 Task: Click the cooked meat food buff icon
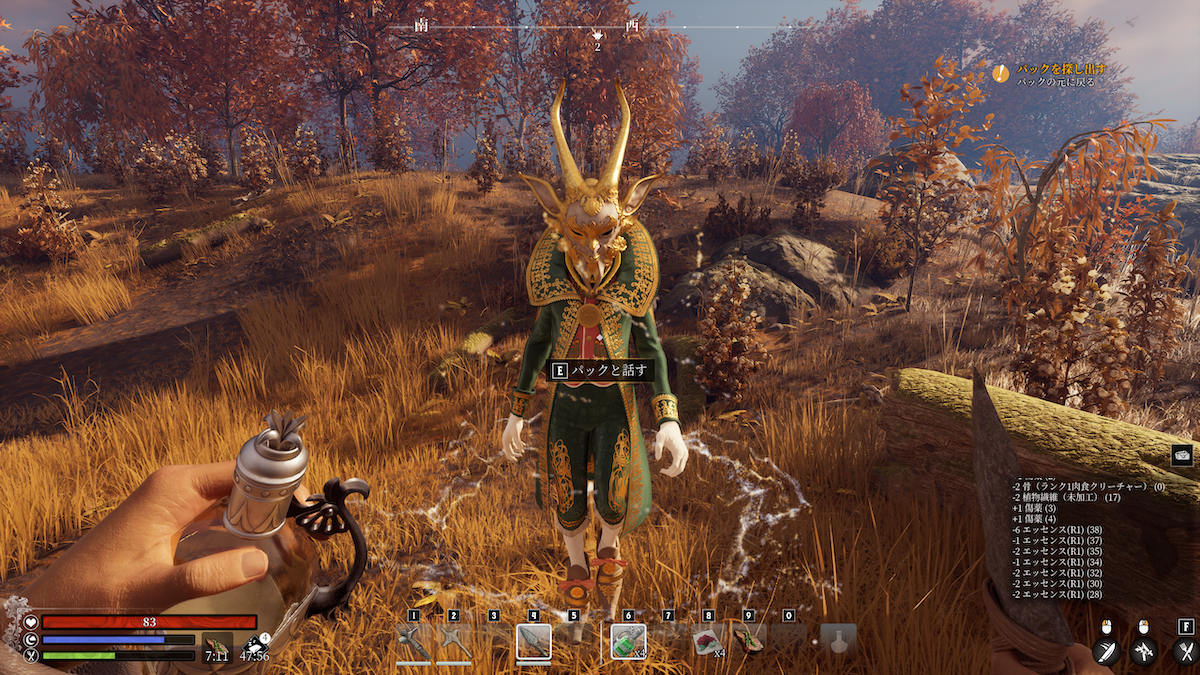[216, 648]
